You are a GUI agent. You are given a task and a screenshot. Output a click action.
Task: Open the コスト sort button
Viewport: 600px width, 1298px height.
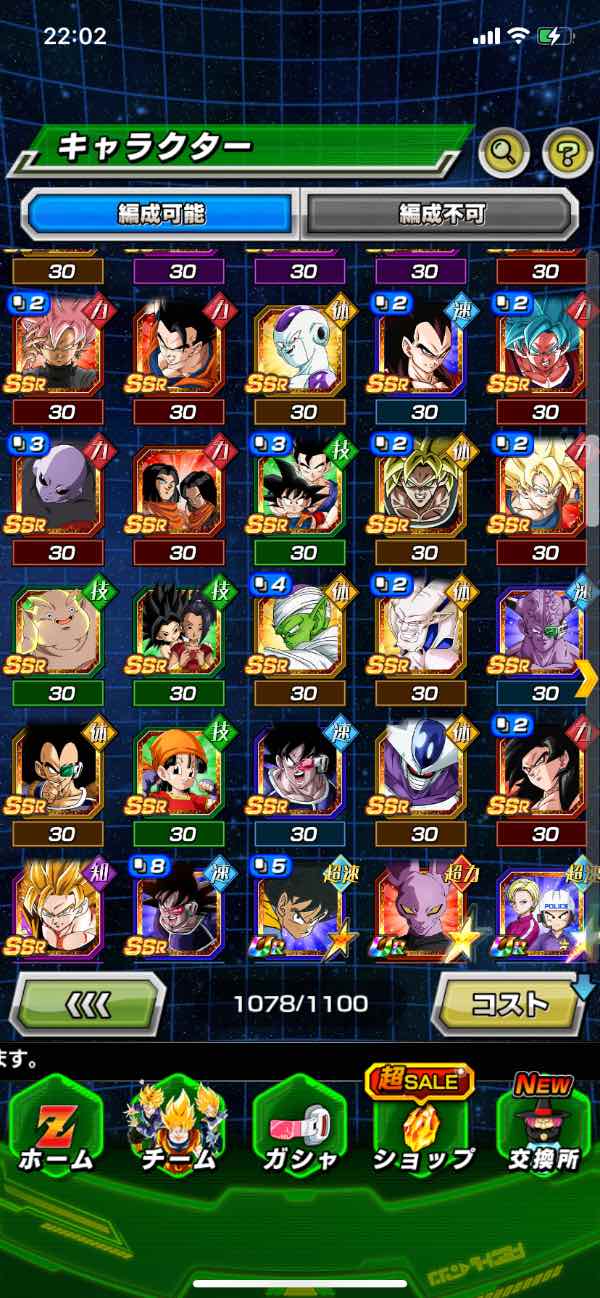pyautogui.click(x=509, y=1003)
